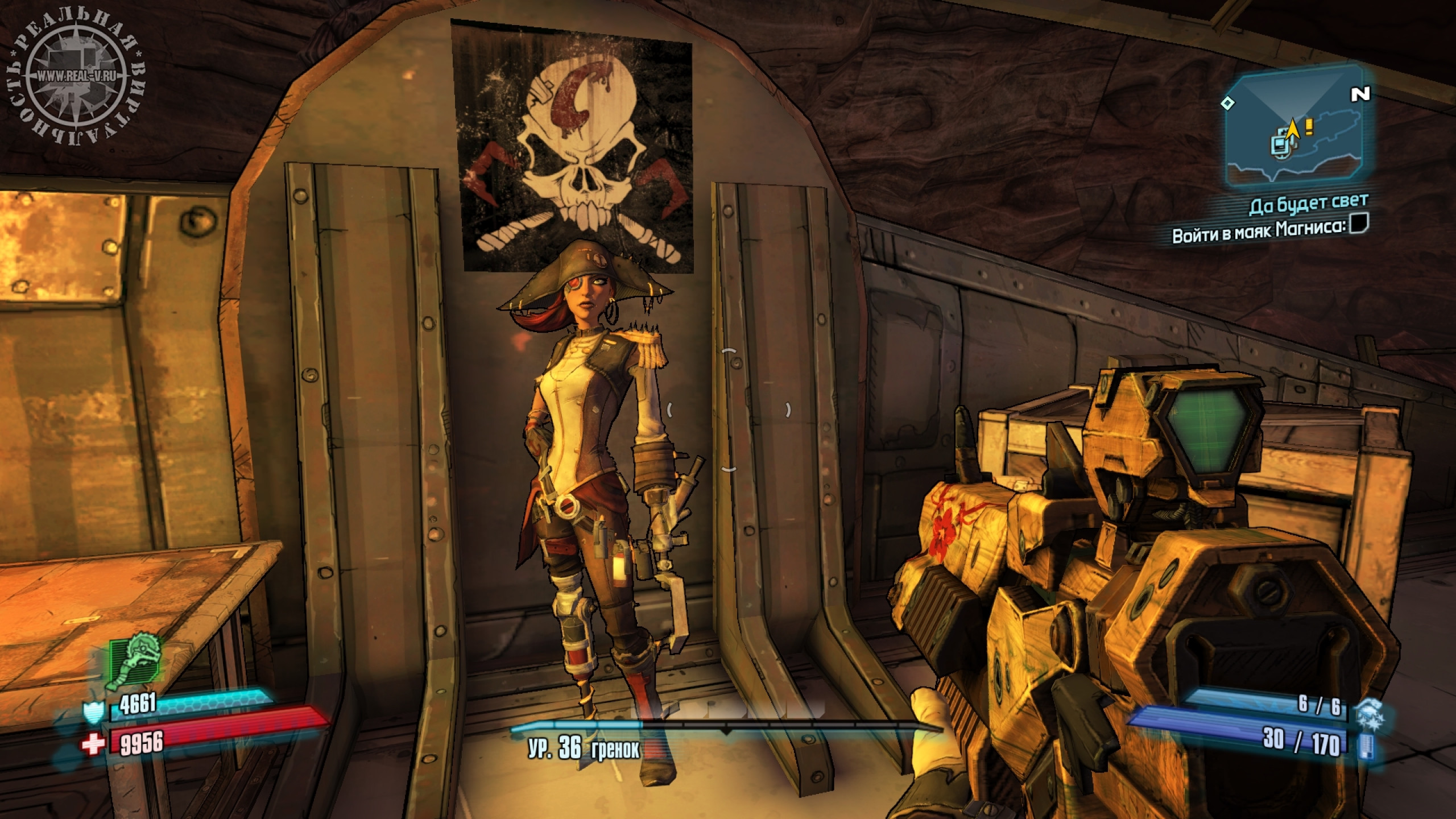Image resolution: width=1456 pixels, height=819 pixels.
Task: Click the red cross health icon
Action: pyautogui.click(x=92, y=744)
